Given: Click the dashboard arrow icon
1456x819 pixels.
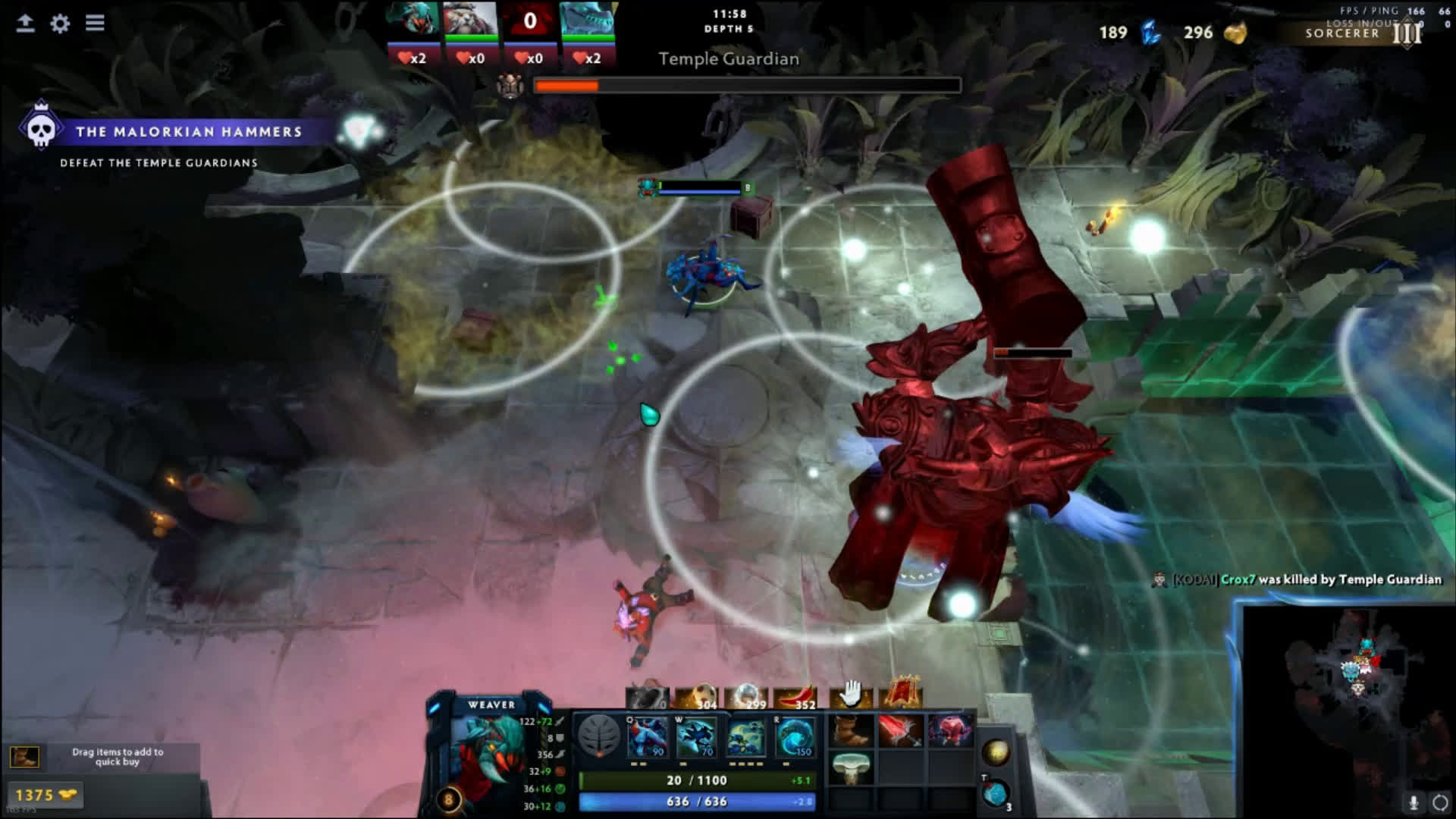Looking at the screenshot, I should point(25,24).
